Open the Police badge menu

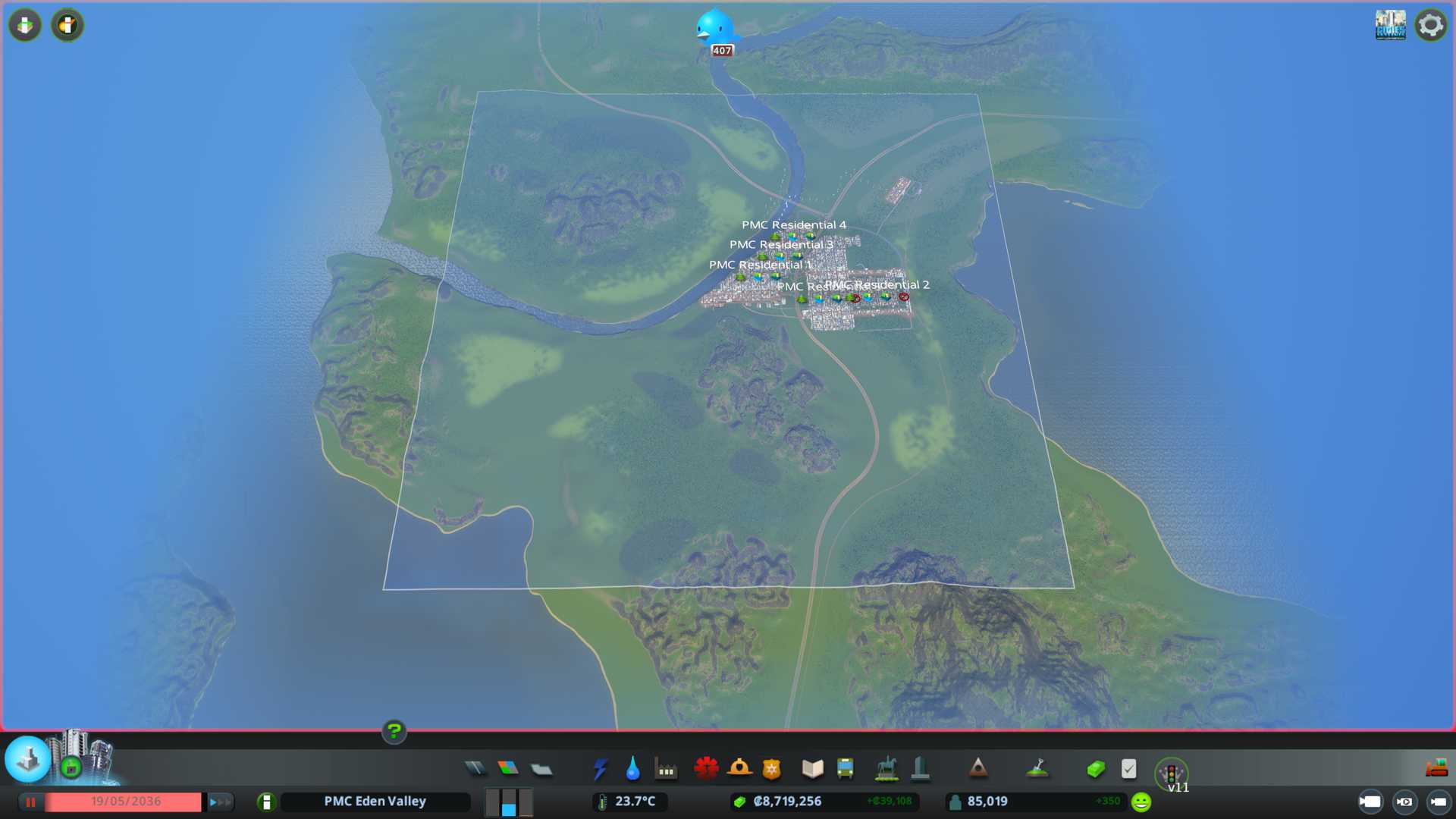pyautogui.click(x=772, y=769)
